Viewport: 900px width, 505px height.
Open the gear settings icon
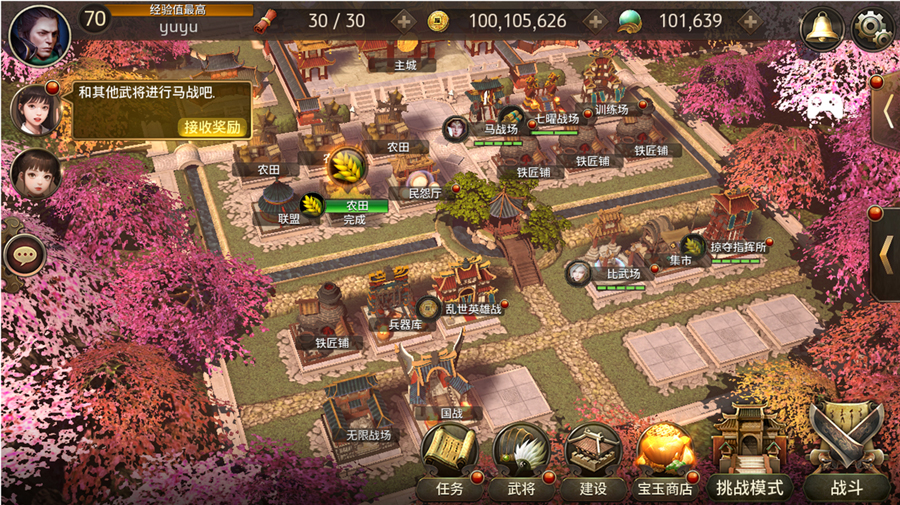click(x=871, y=28)
